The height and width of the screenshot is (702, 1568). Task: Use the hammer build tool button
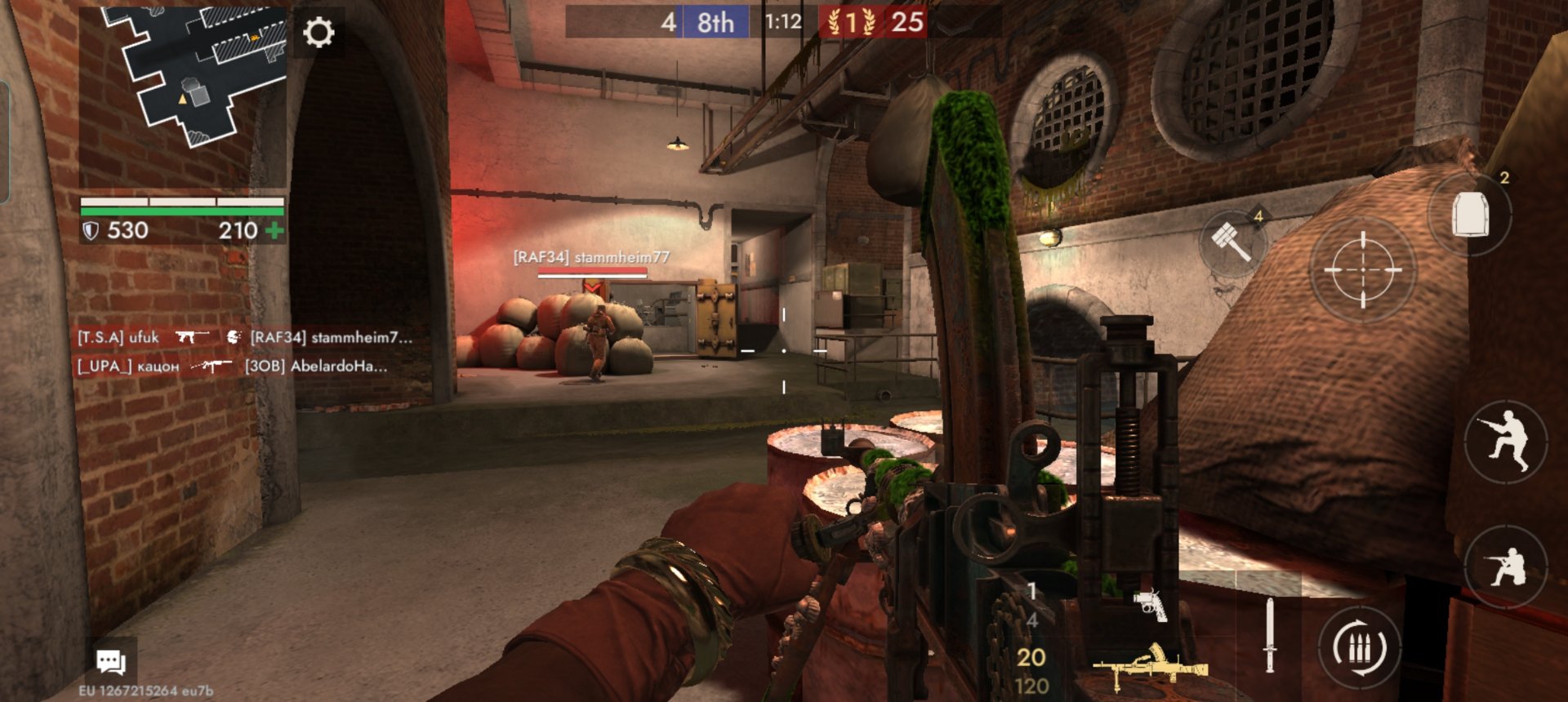pyautogui.click(x=1232, y=242)
